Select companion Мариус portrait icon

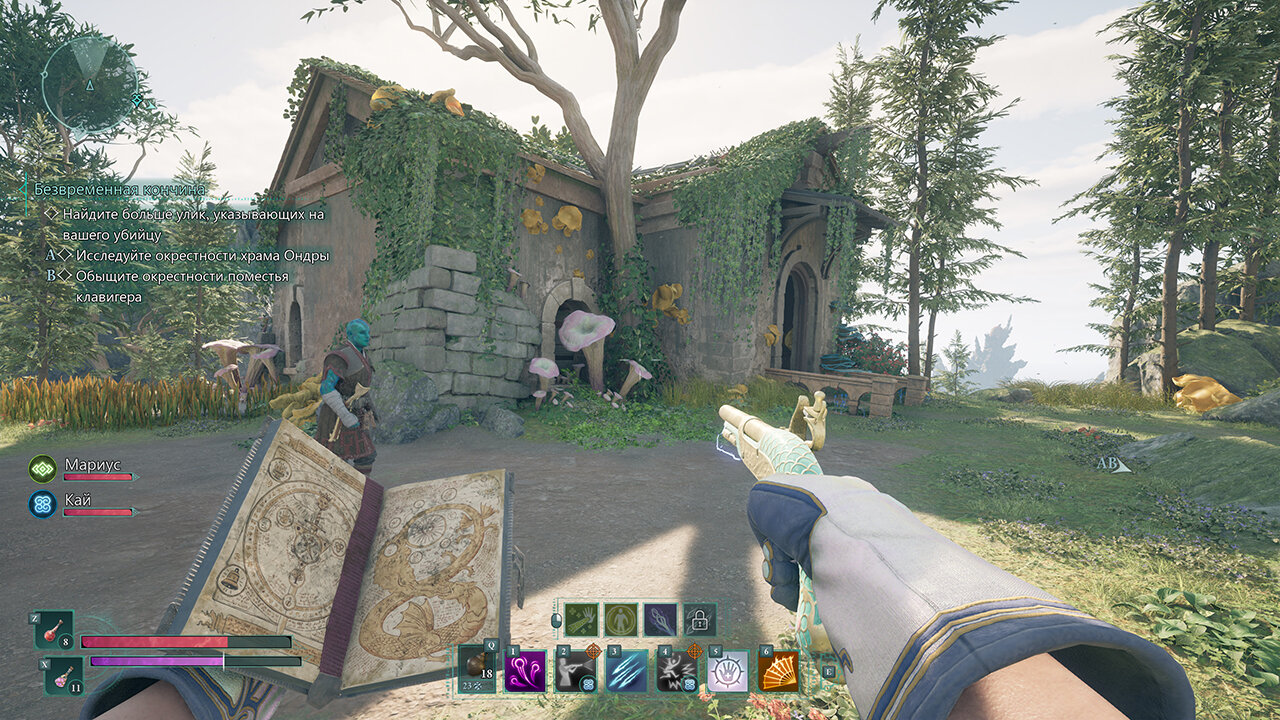pos(43,468)
